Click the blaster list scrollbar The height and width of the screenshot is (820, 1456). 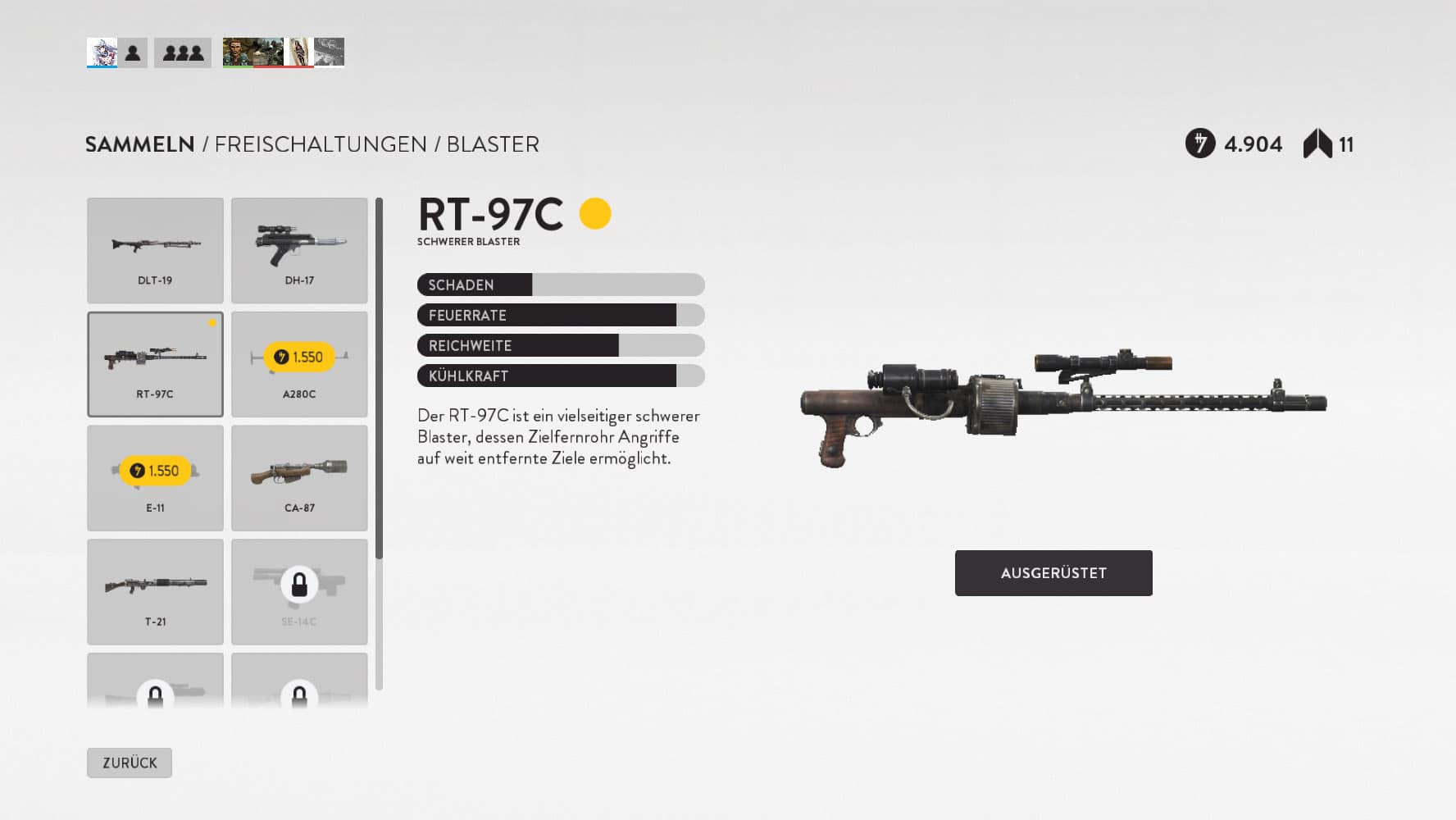click(379, 377)
